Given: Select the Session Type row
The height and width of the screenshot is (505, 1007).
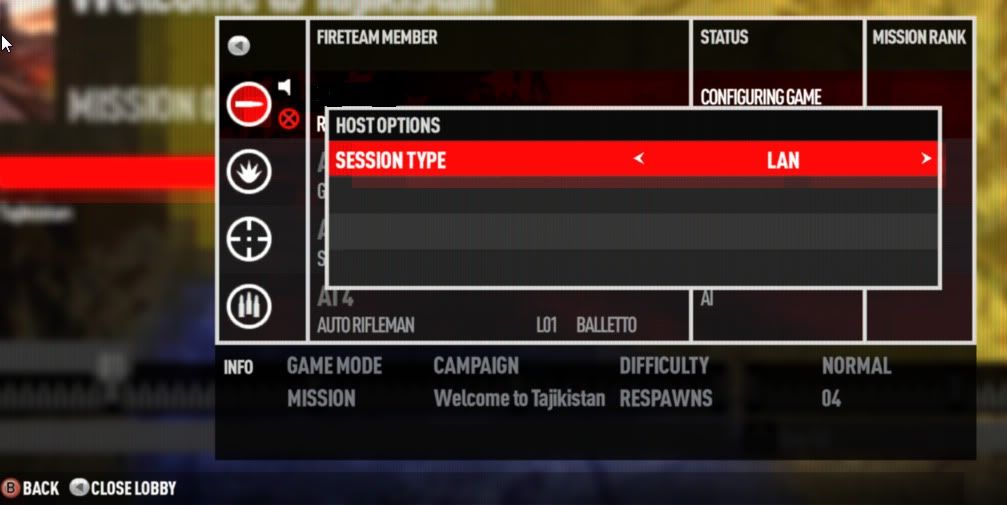Looking at the screenshot, I should click(x=632, y=160).
